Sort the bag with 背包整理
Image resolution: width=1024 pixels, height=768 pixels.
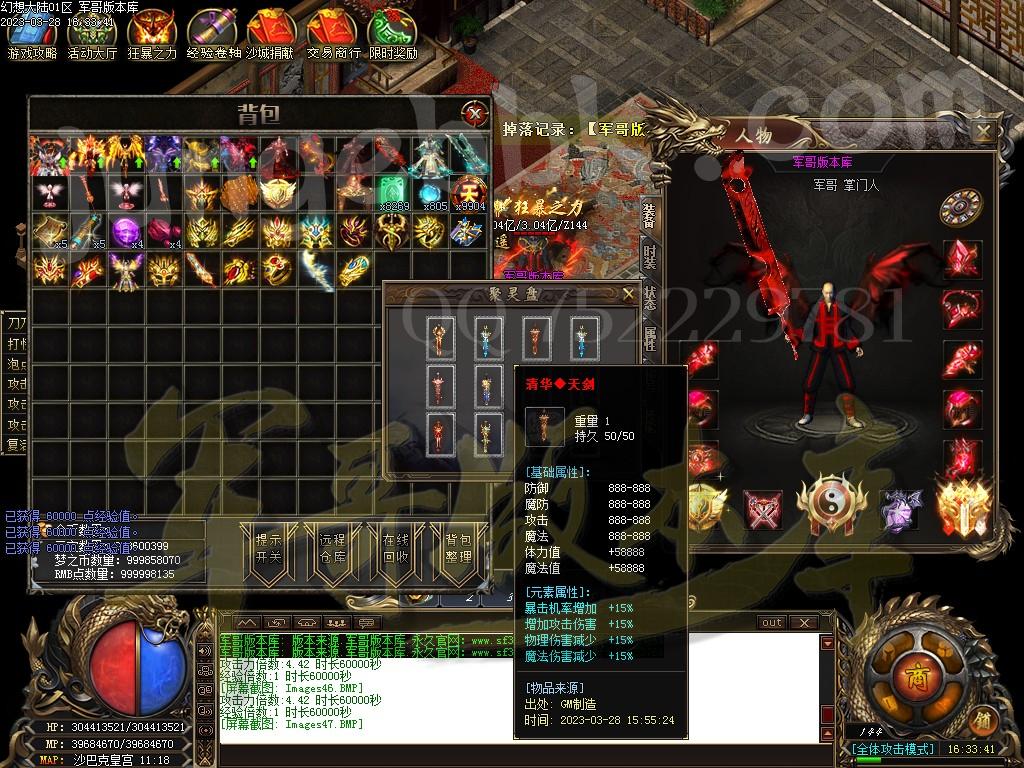tap(458, 548)
